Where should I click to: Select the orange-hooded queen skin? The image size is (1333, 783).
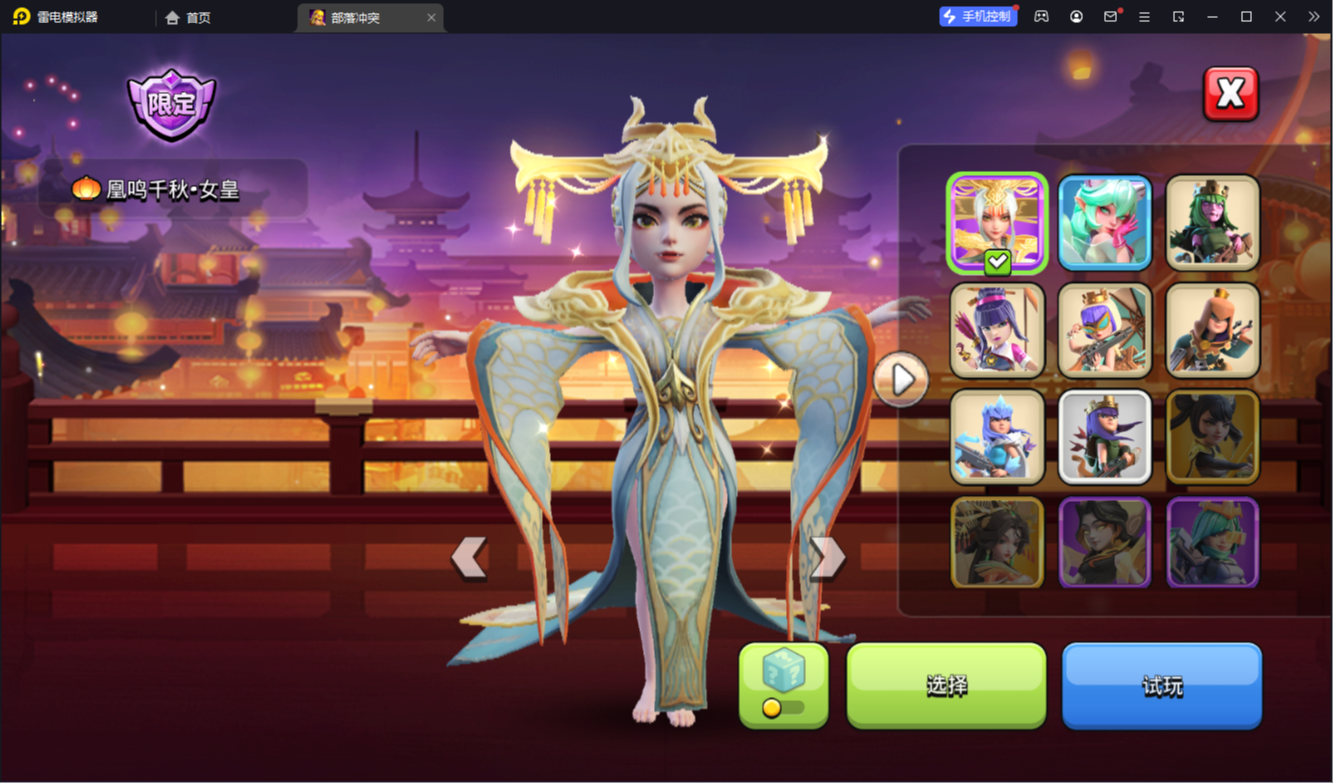tap(1212, 330)
